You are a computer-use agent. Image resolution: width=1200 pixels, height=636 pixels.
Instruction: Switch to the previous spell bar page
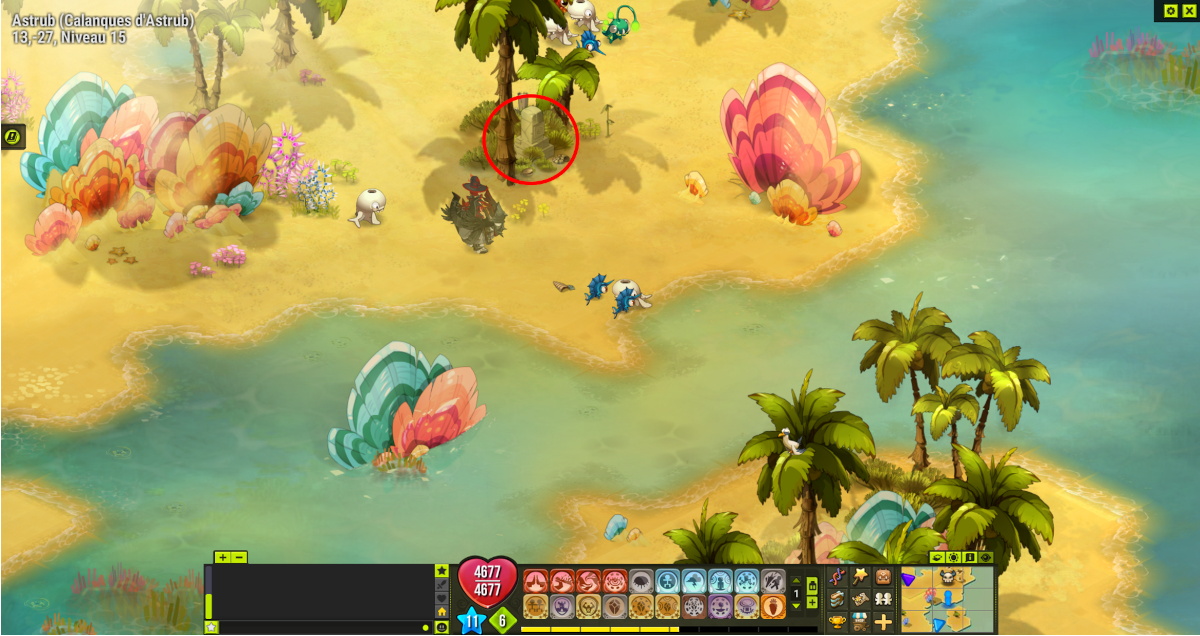(796, 581)
